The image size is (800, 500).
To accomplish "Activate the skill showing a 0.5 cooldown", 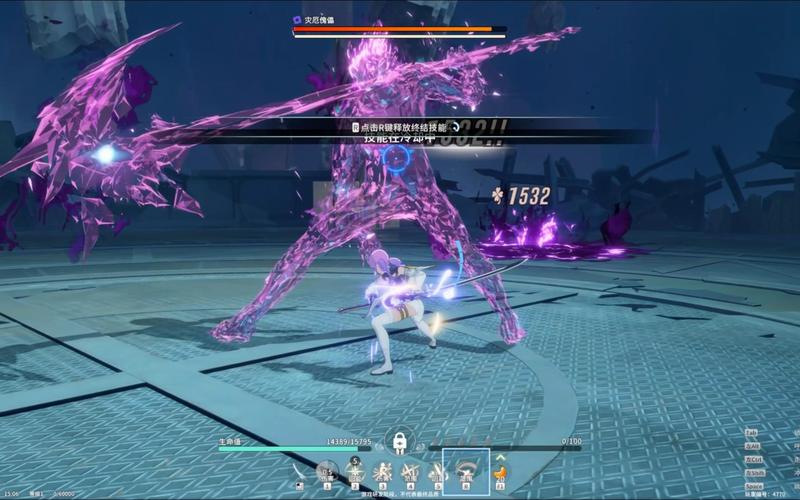I will click(x=326, y=473).
